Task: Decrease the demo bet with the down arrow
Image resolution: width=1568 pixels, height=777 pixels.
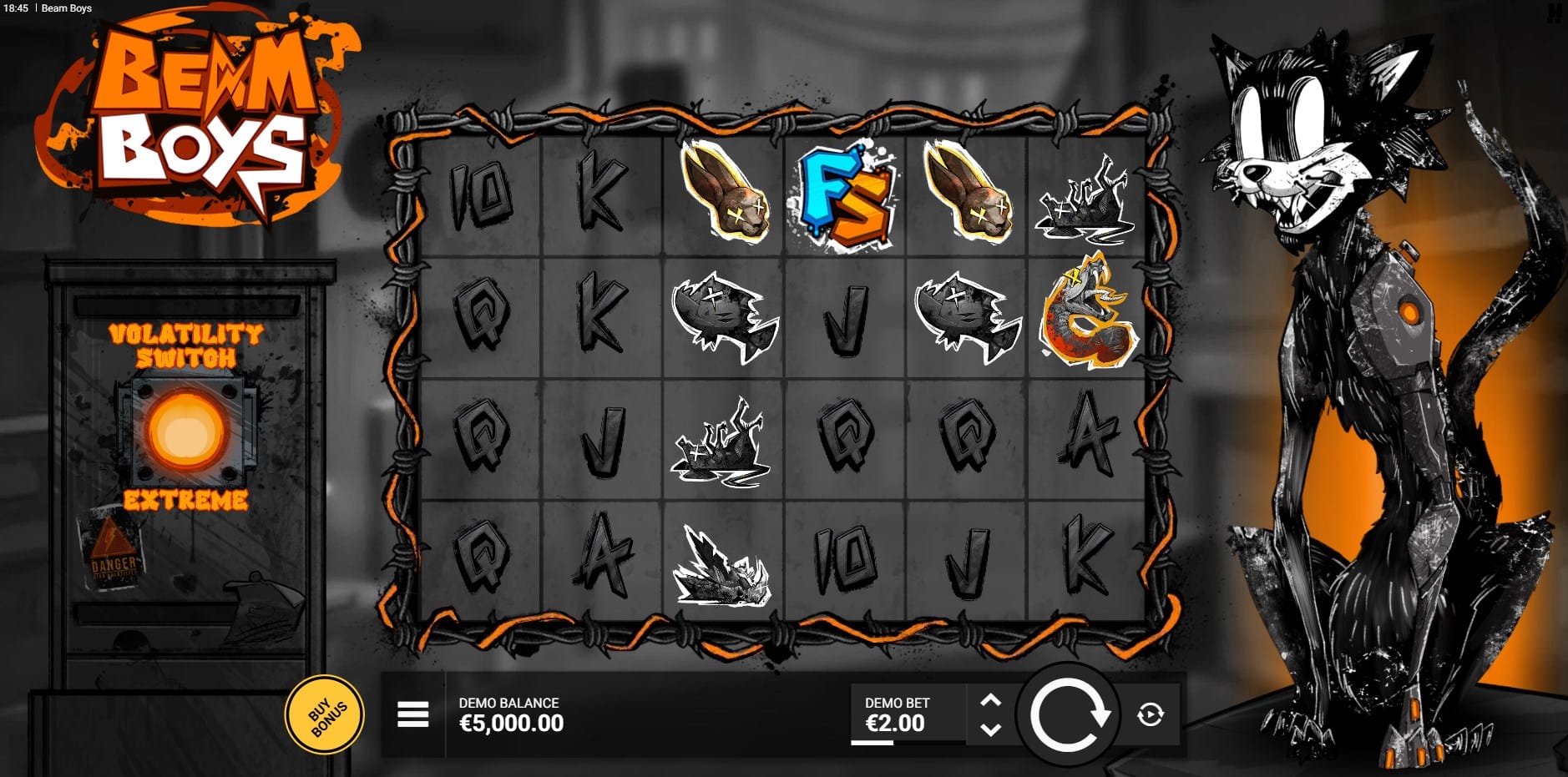Action: [990, 729]
